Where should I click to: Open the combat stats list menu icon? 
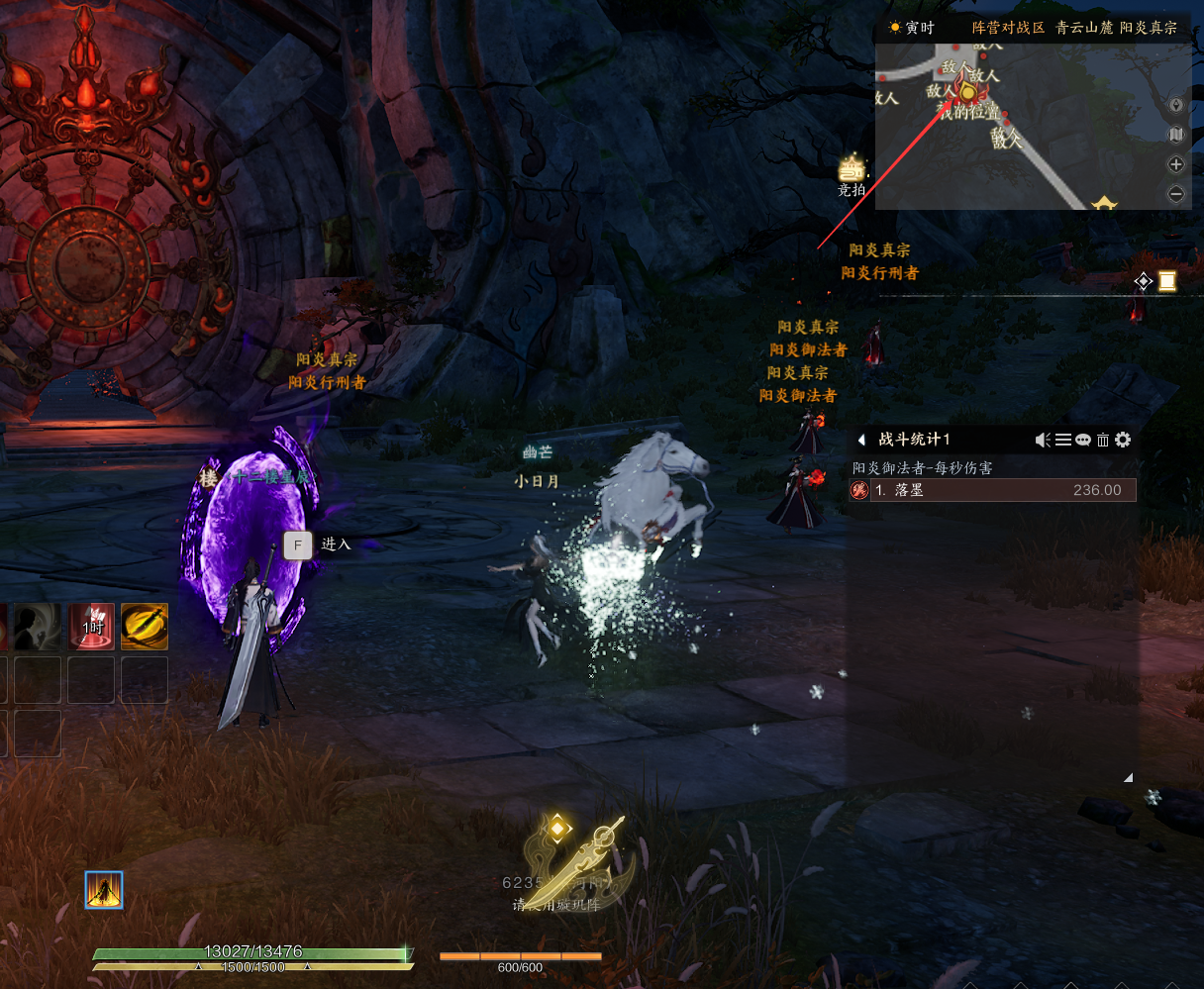[x=1062, y=440]
